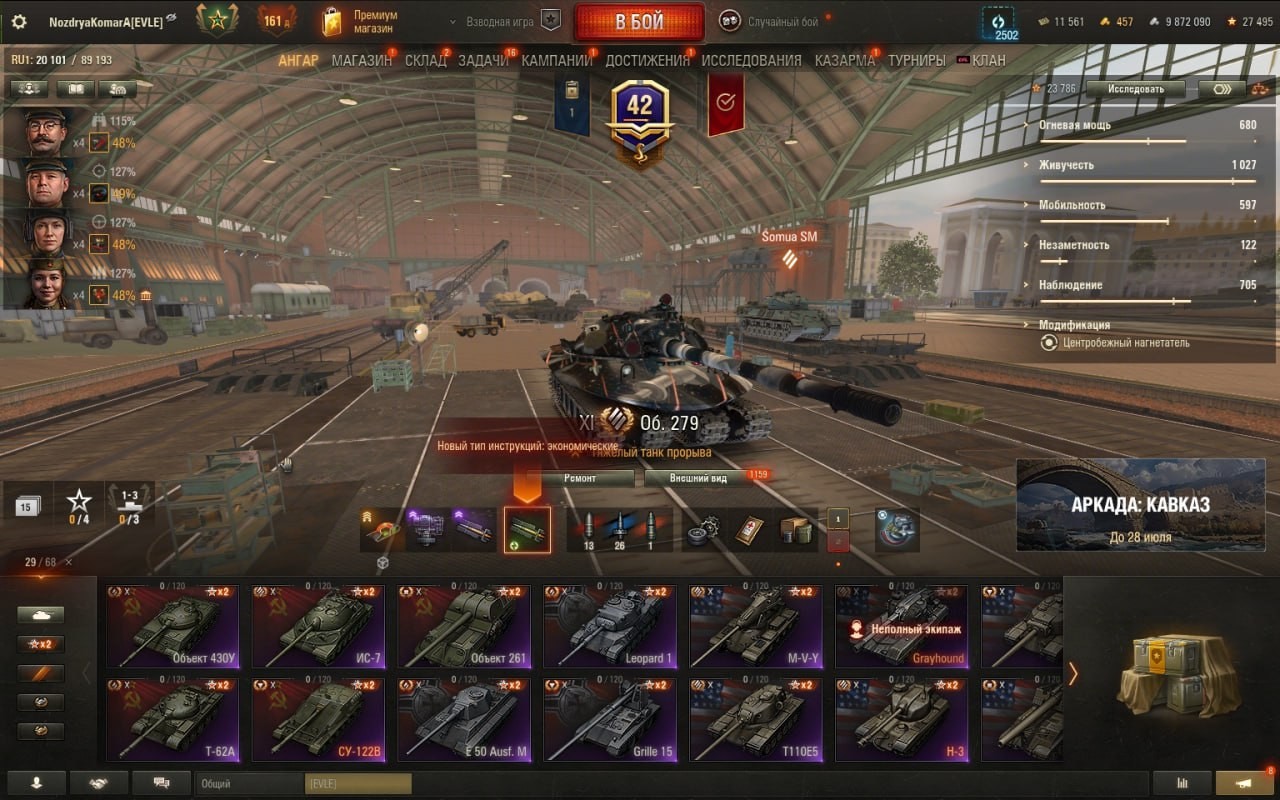Start battle with the В БОЙ button
The width and height of the screenshot is (1280, 800).
pyautogui.click(x=638, y=22)
